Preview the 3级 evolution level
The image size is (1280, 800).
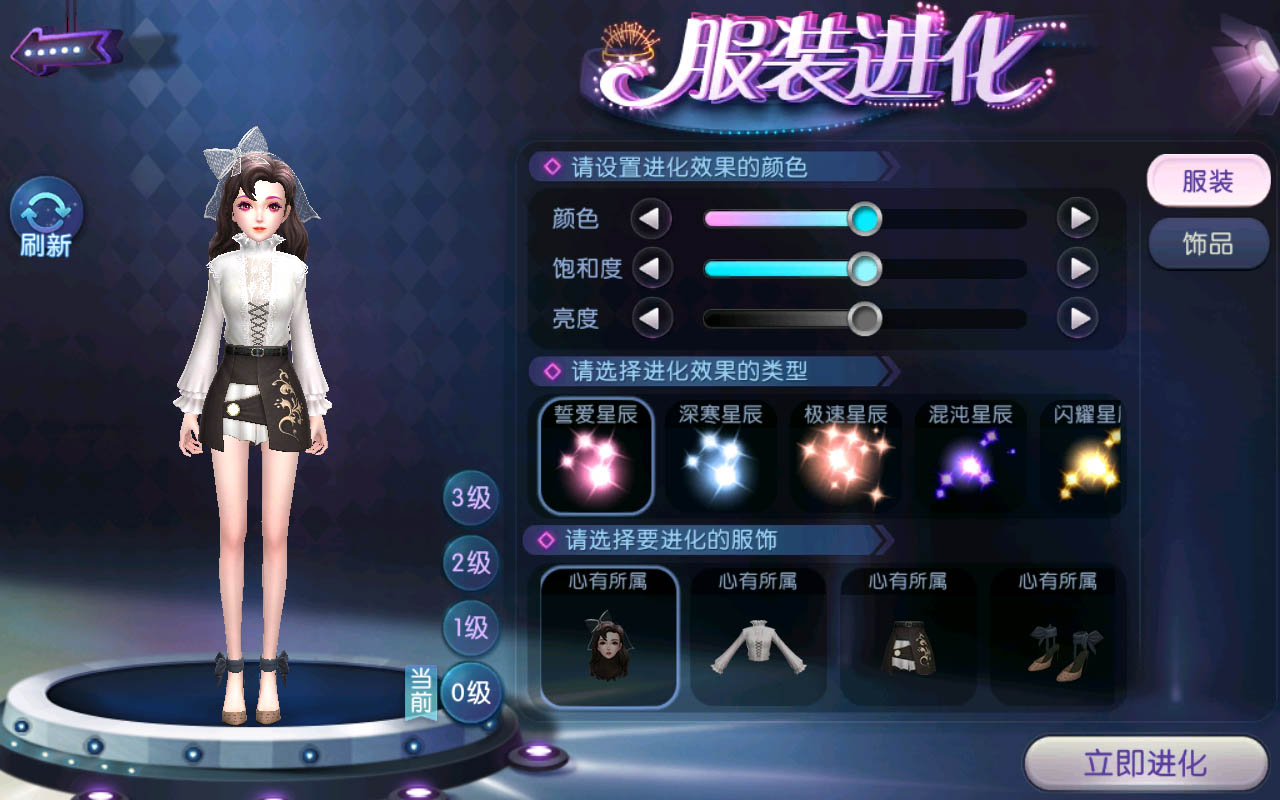pyautogui.click(x=471, y=498)
